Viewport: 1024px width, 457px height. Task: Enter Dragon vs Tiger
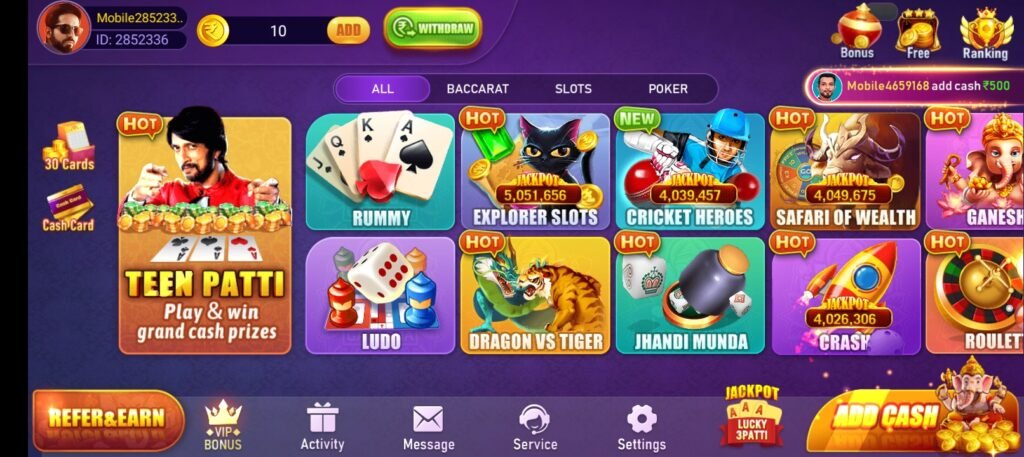pos(535,296)
